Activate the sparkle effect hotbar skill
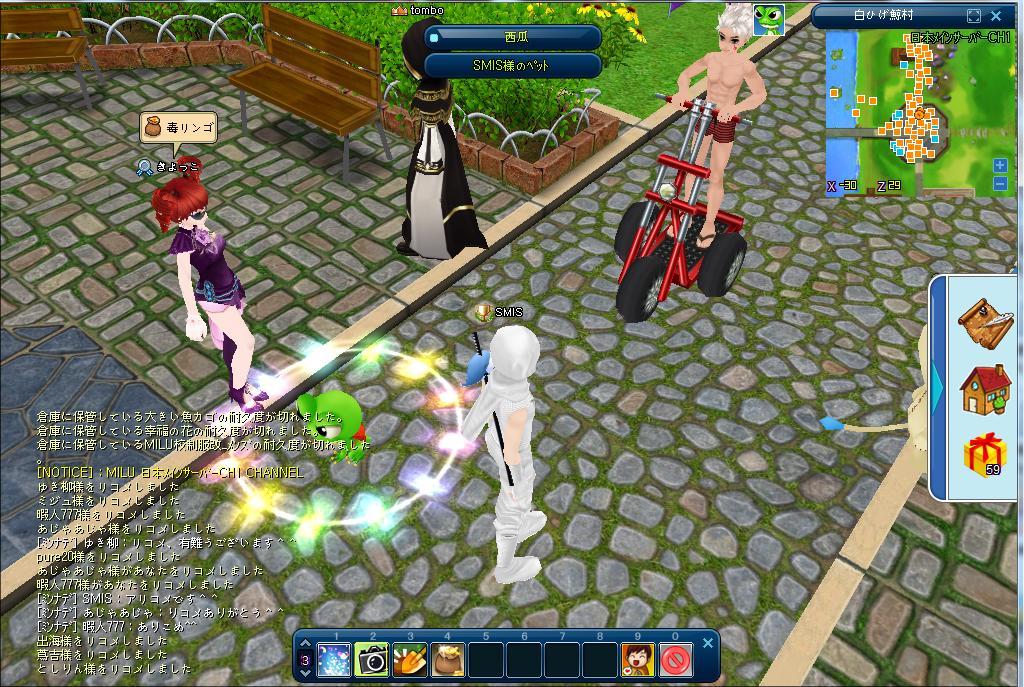 pyautogui.click(x=334, y=660)
